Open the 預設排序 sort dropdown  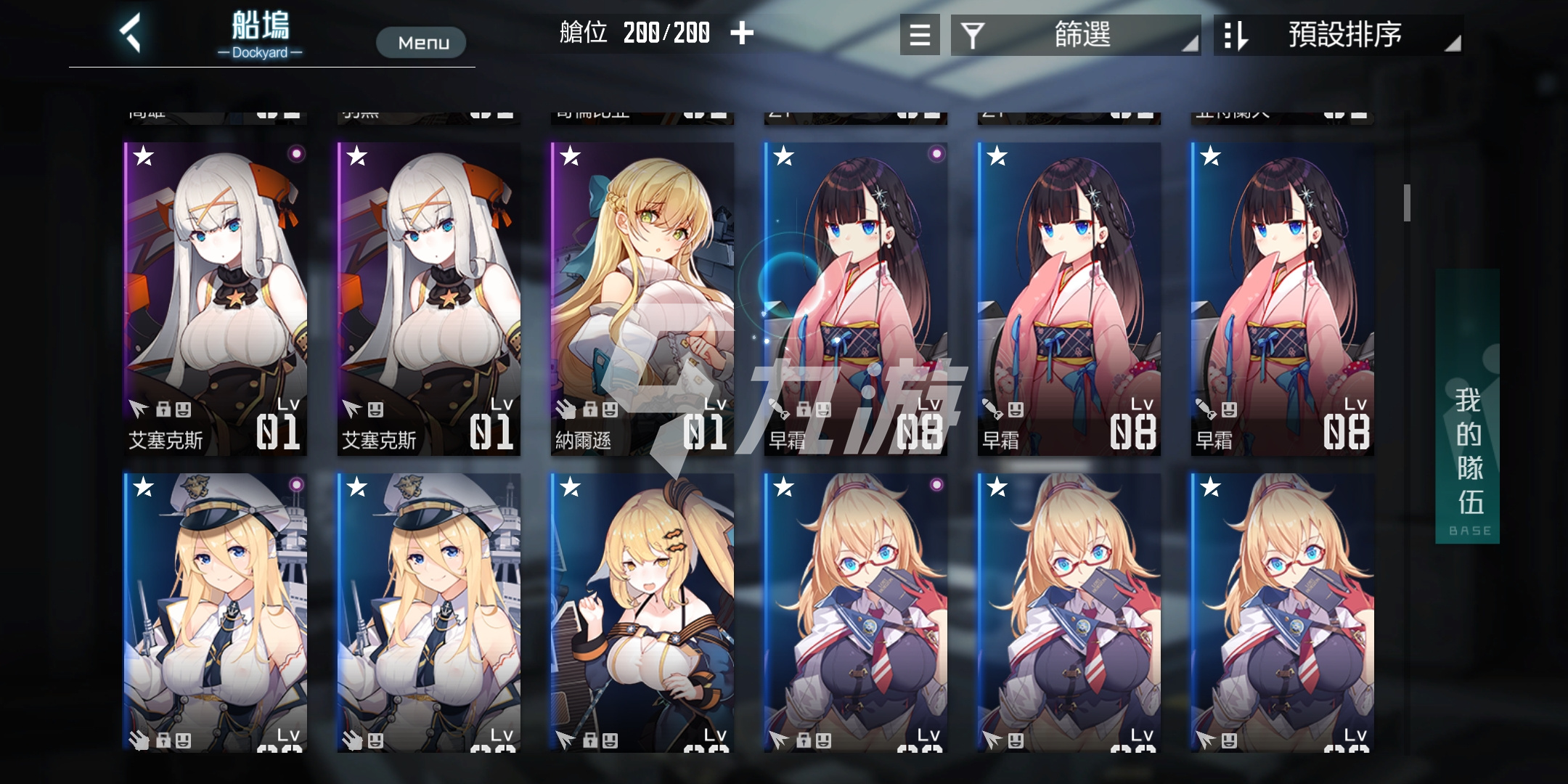click(x=1338, y=35)
